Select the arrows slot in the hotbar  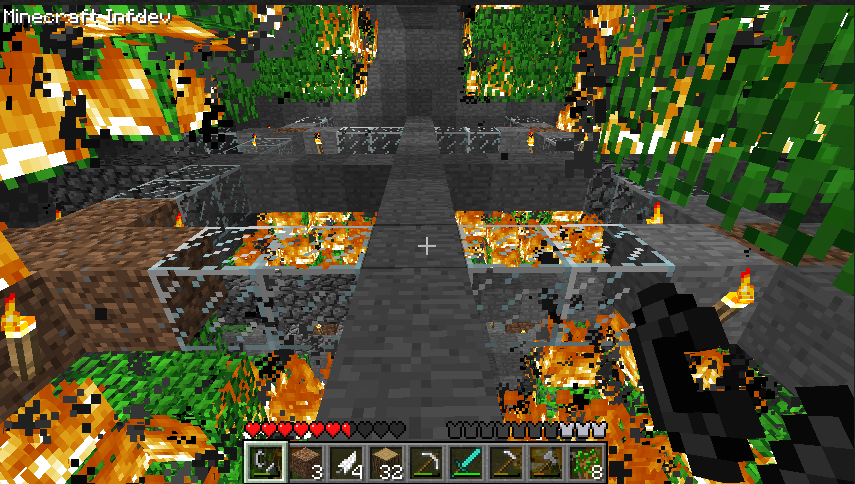[x=346, y=462]
